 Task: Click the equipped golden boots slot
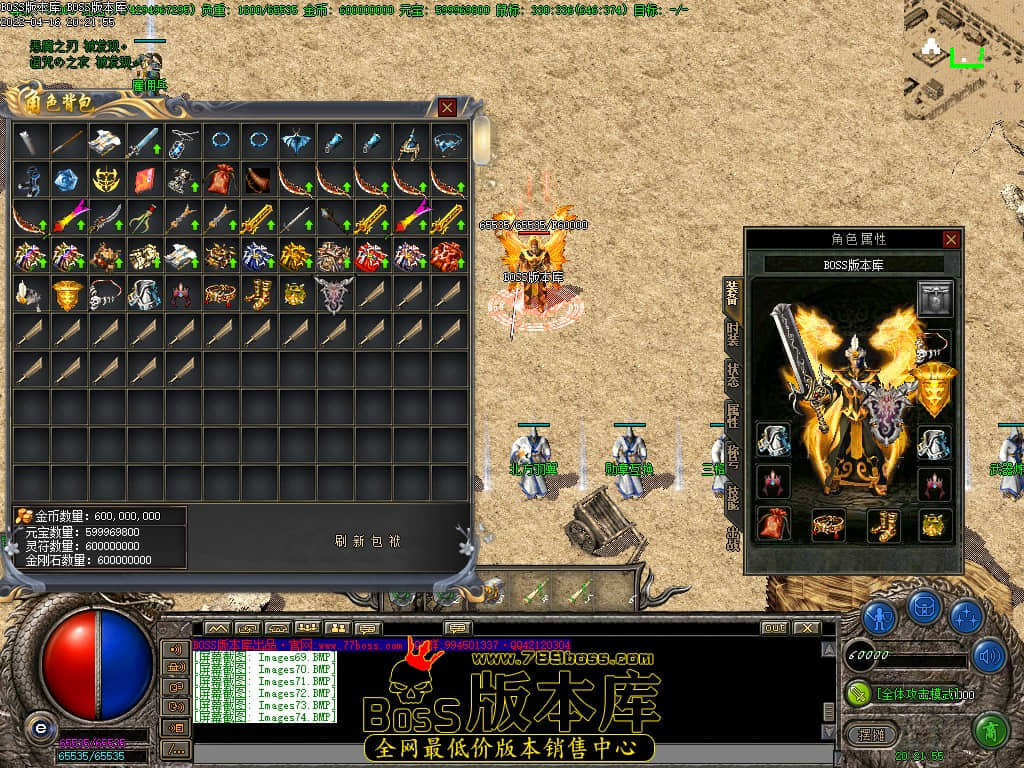coord(883,523)
